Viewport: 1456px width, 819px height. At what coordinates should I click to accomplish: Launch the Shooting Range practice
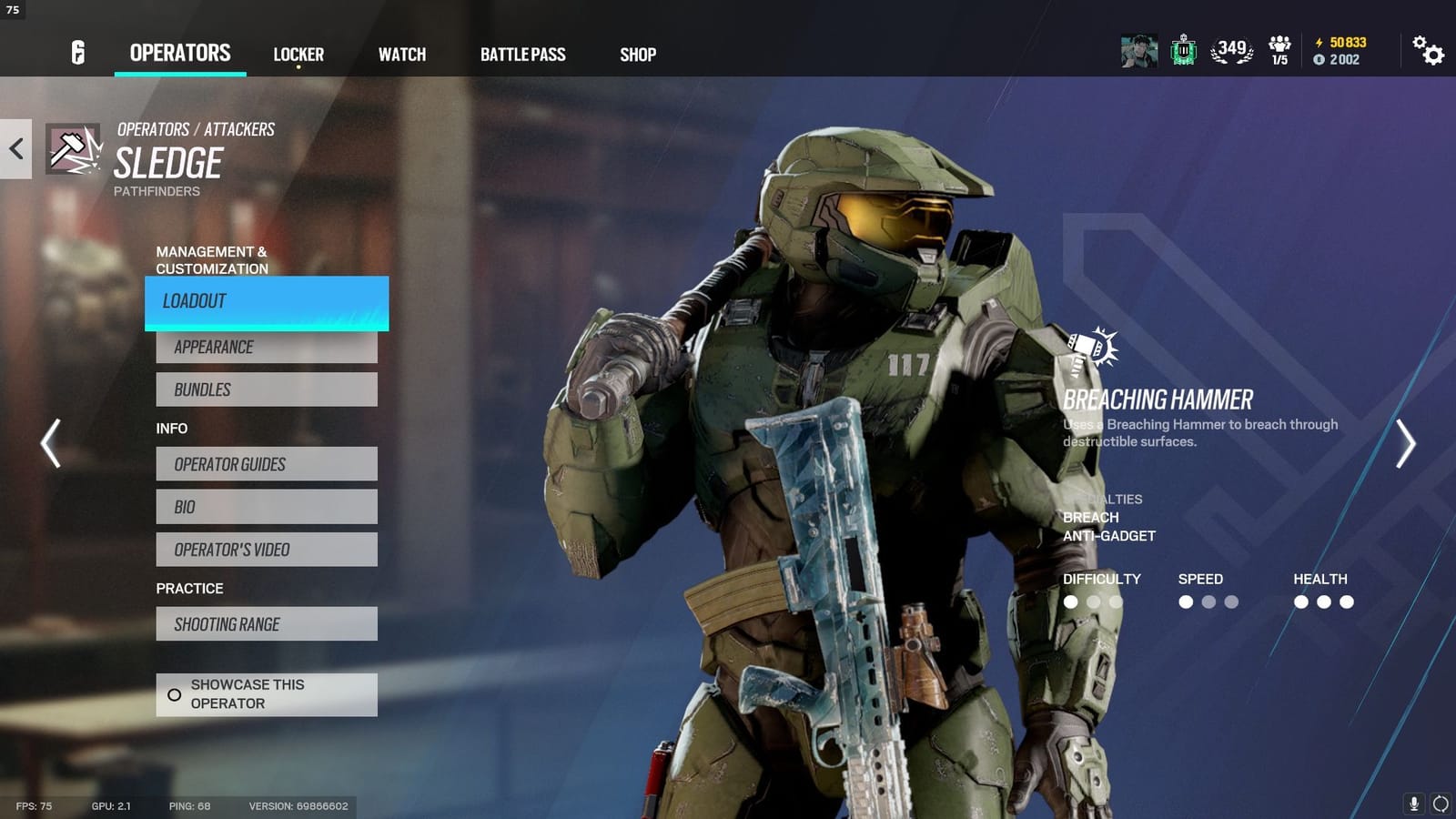pyautogui.click(x=266, y=623)
